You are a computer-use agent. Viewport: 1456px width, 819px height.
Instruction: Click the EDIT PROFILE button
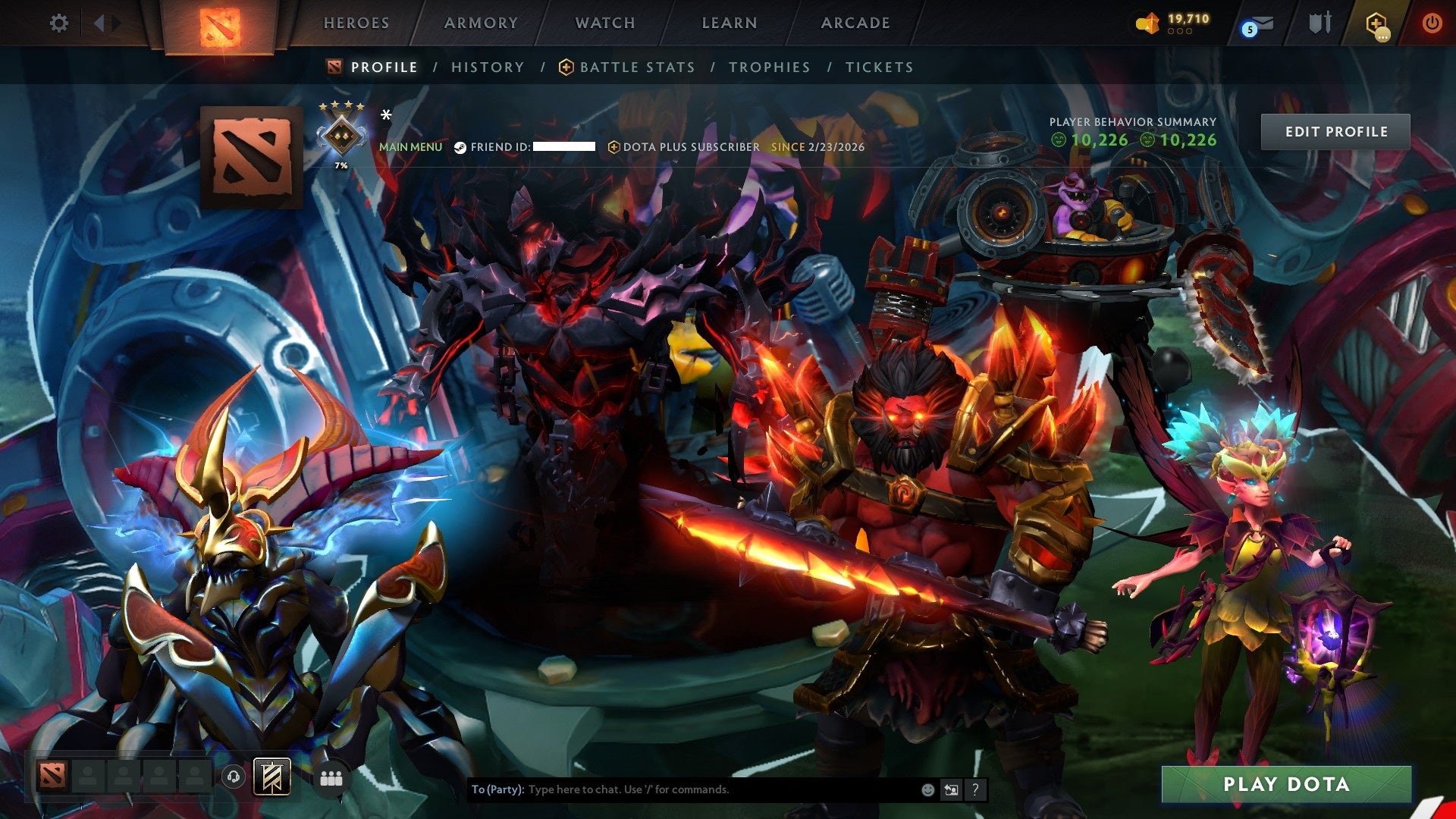(x=1335, y=130)
